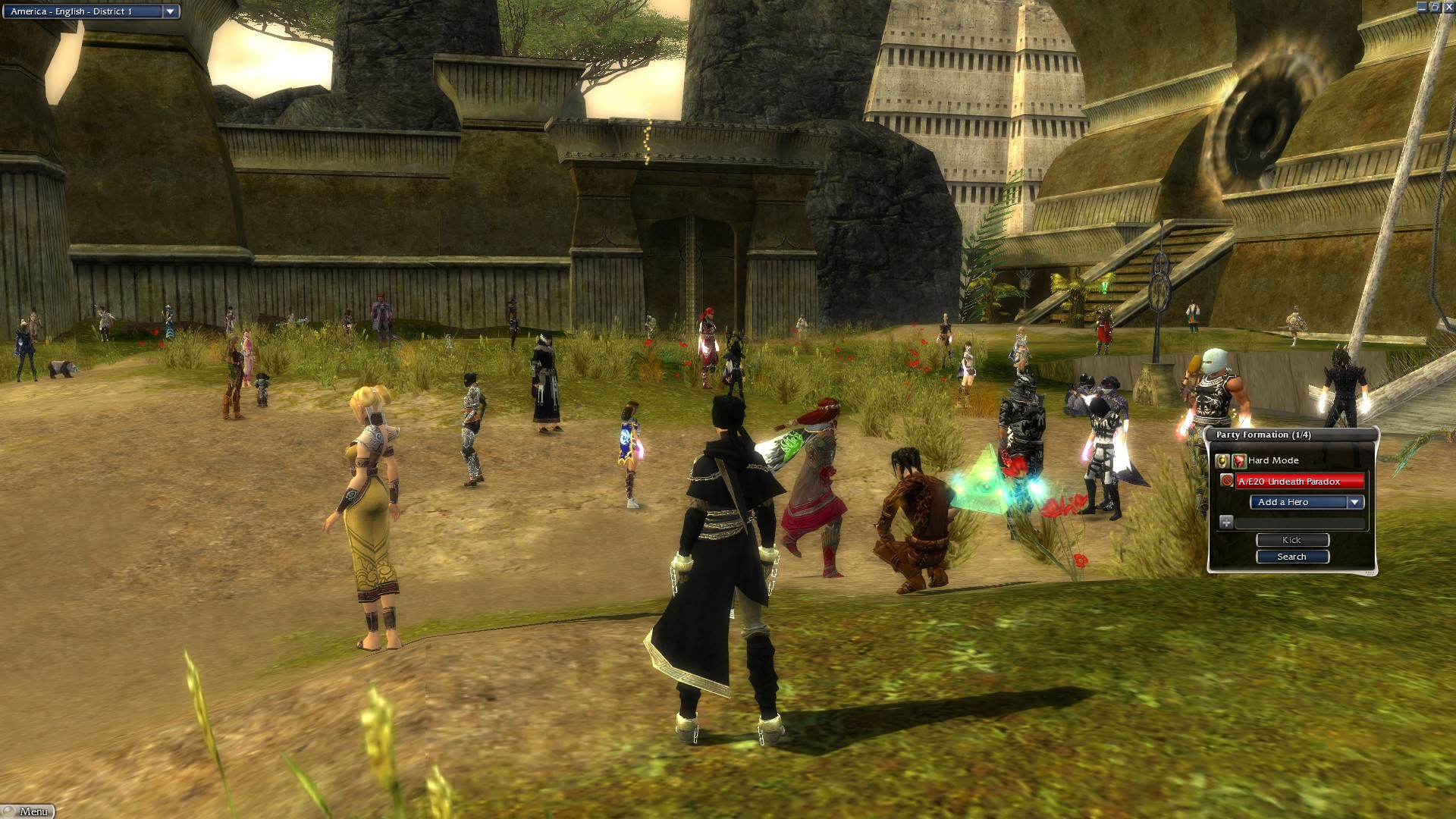This screenshot has width=1456, height=819.
Task: Click the plus icon to invite a player
Action: 1226,522
